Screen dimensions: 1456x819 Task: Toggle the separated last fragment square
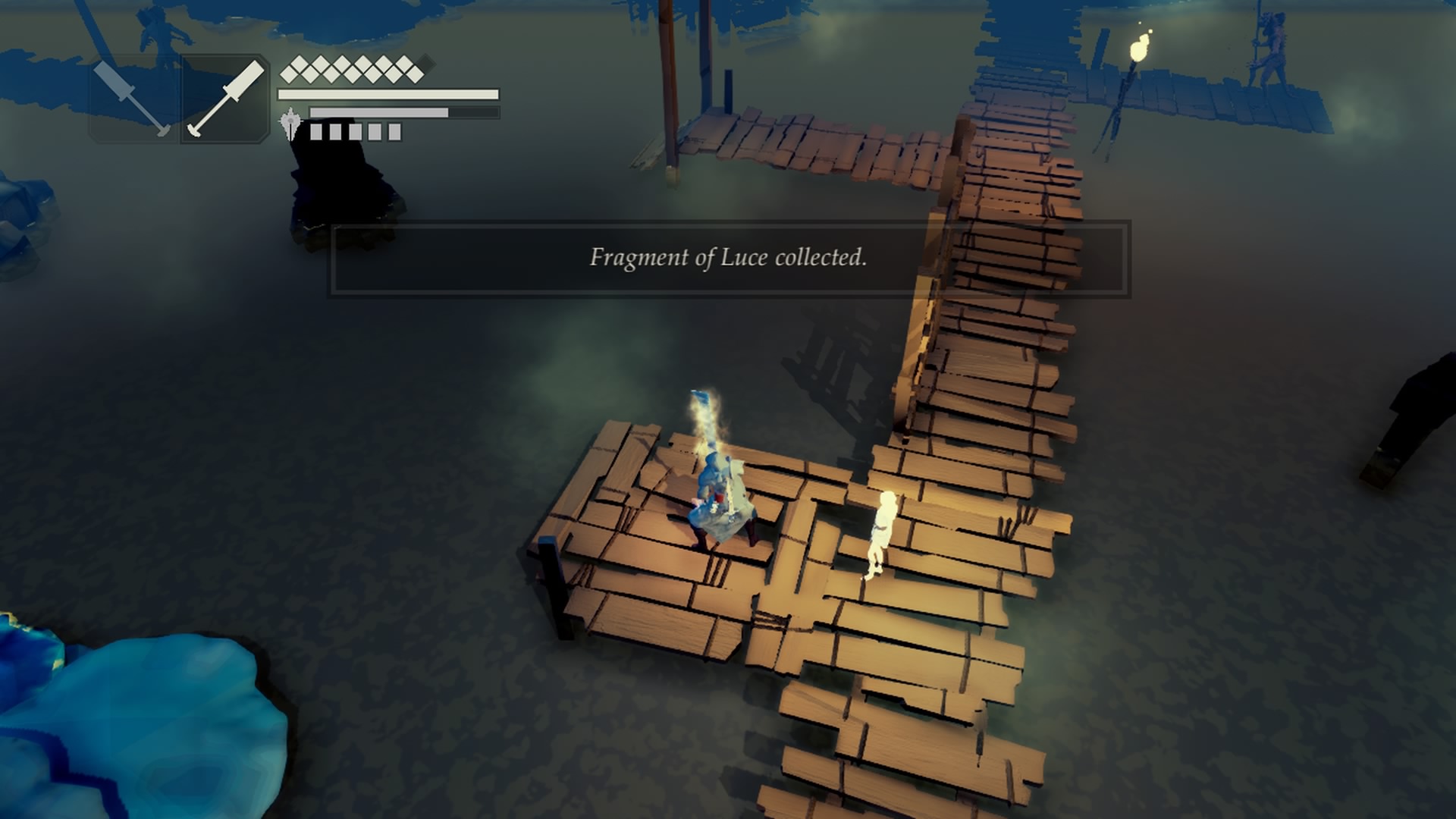(x=394, y=131)
